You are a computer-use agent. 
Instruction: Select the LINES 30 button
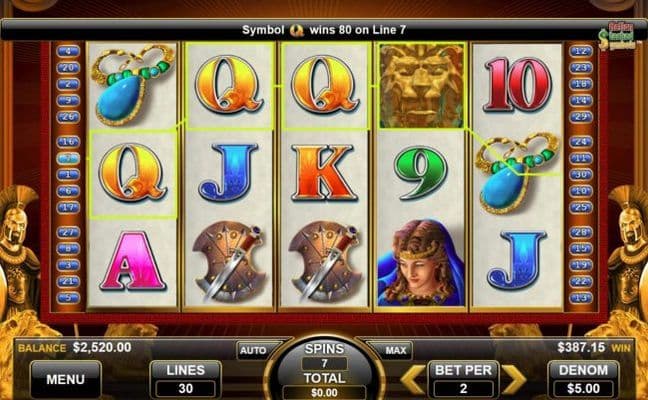tap(185, 379)
